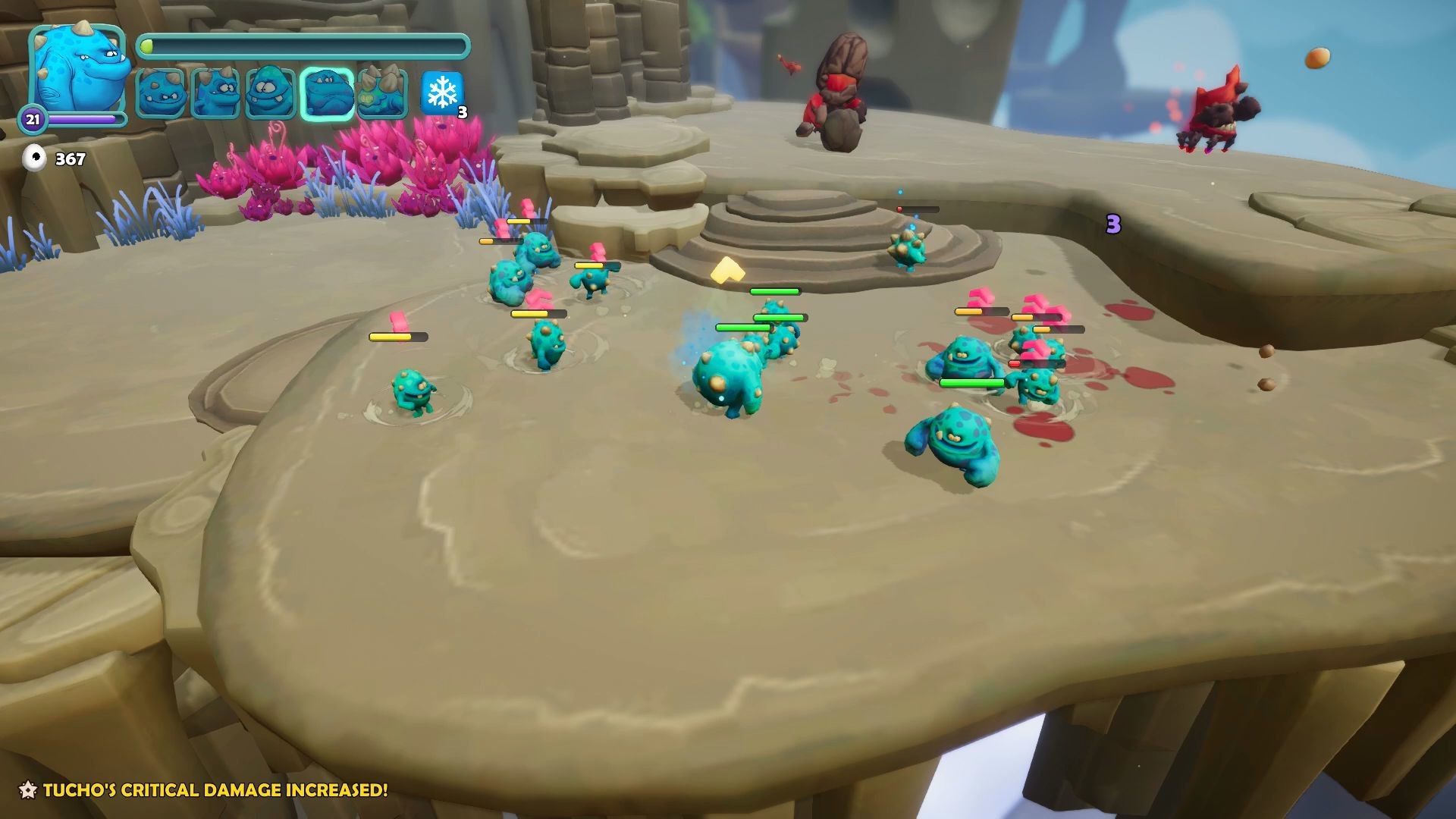
Task: Click the level 21 badge
Action: click(x=33, y=118)
